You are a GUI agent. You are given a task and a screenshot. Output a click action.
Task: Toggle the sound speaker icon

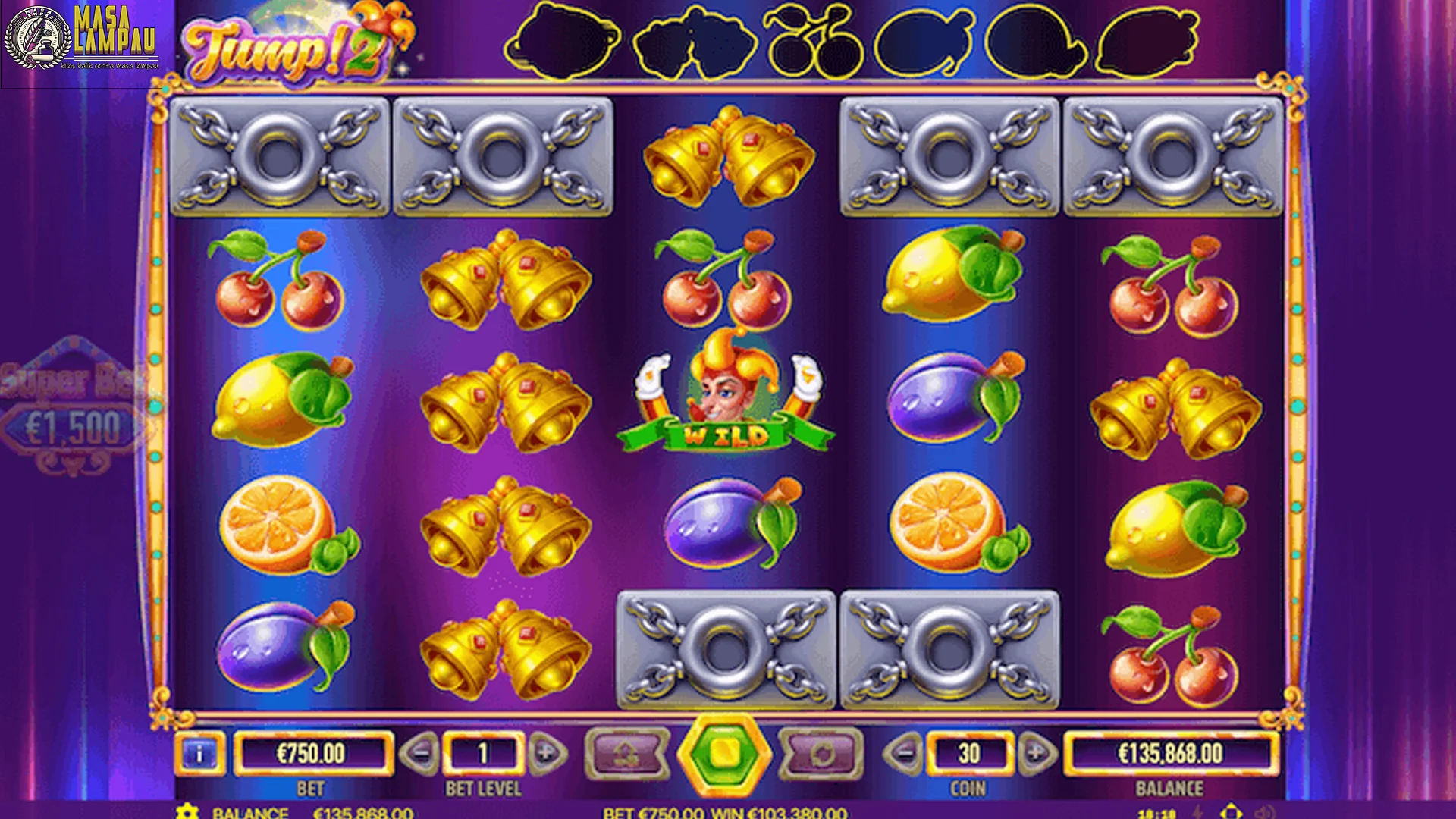(1265, 813)
